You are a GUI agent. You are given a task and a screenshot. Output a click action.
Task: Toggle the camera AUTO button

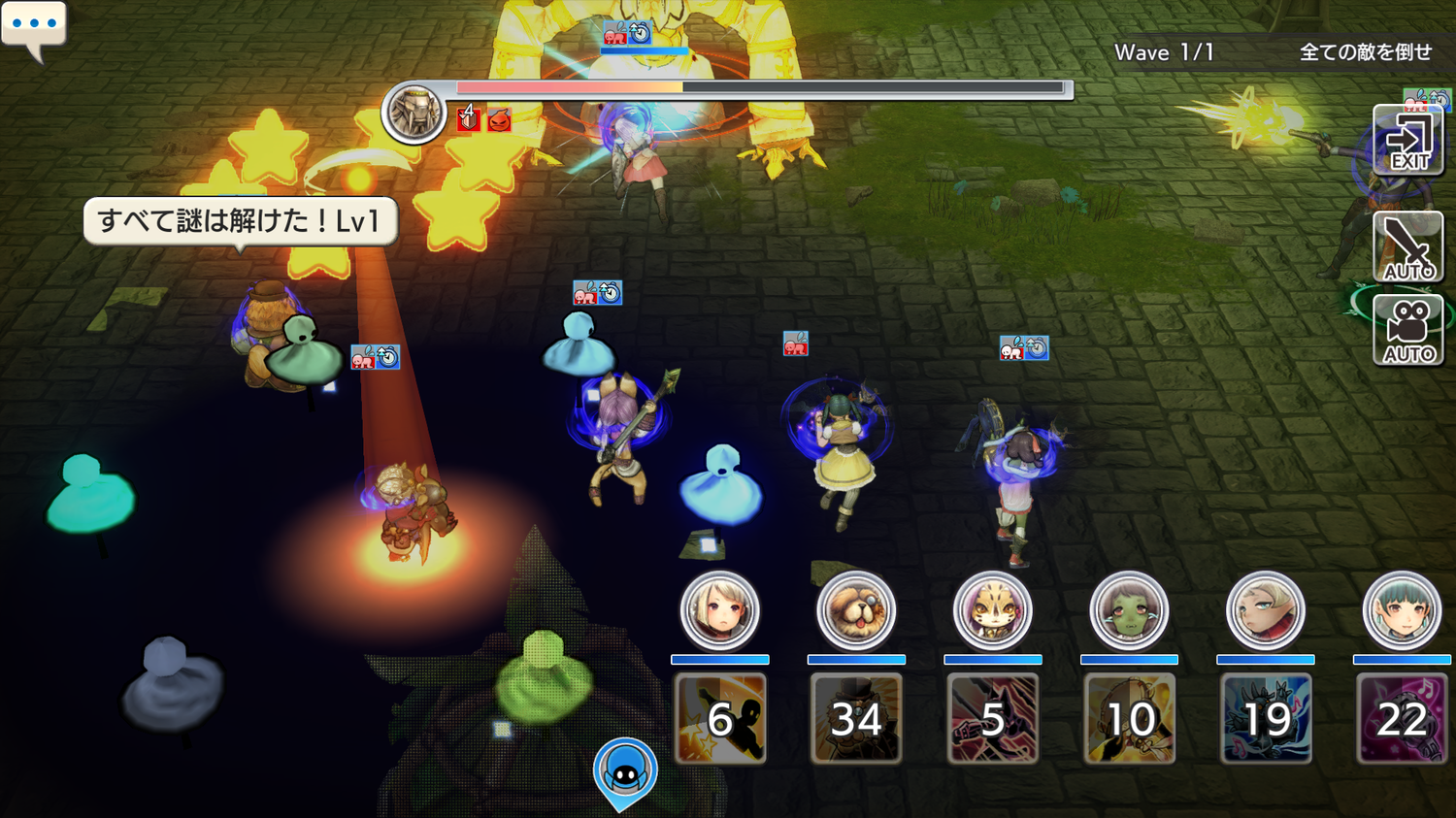tap(1408, 330)
